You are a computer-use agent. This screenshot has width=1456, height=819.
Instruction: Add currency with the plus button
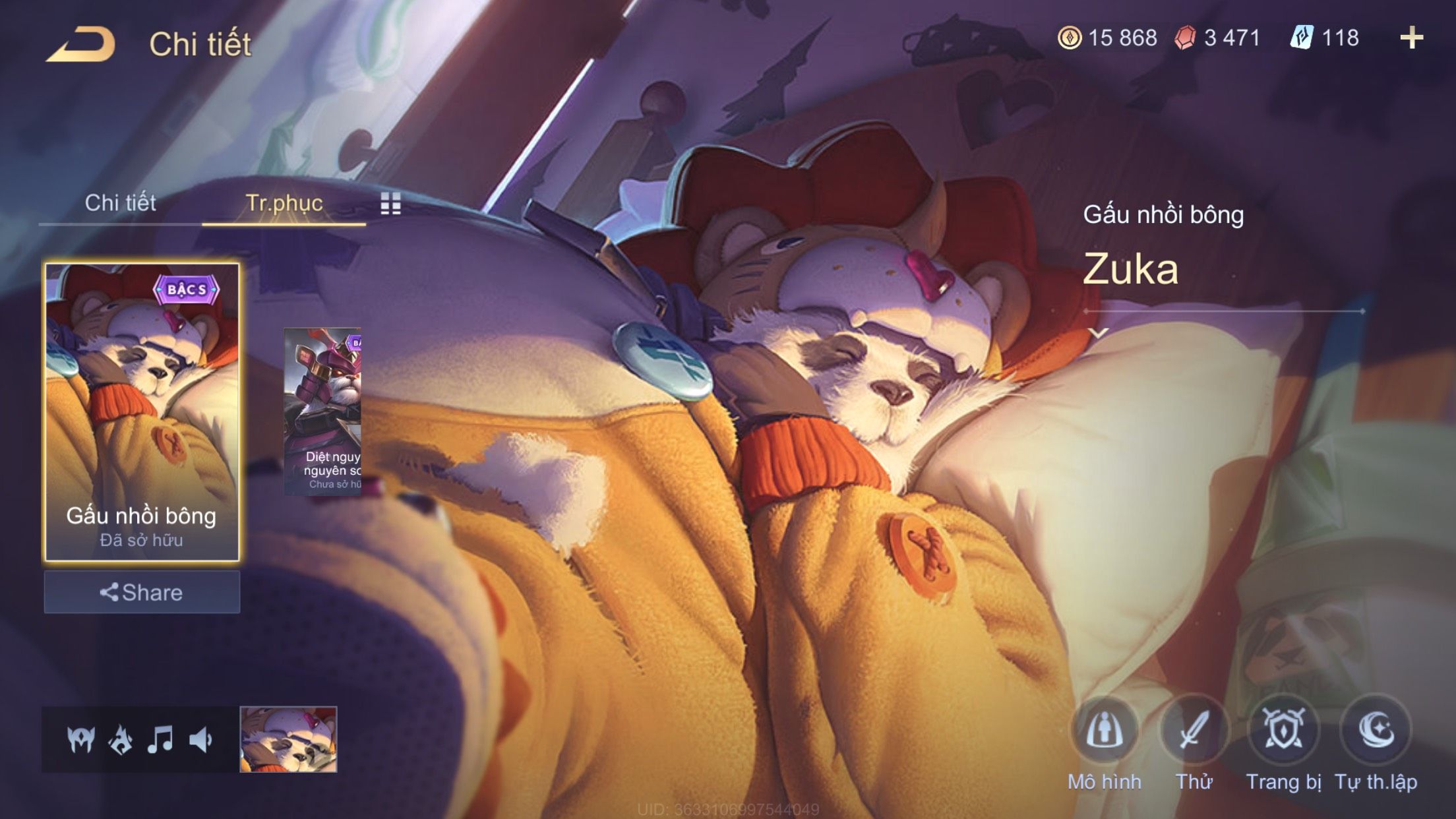pos(1411,38)
